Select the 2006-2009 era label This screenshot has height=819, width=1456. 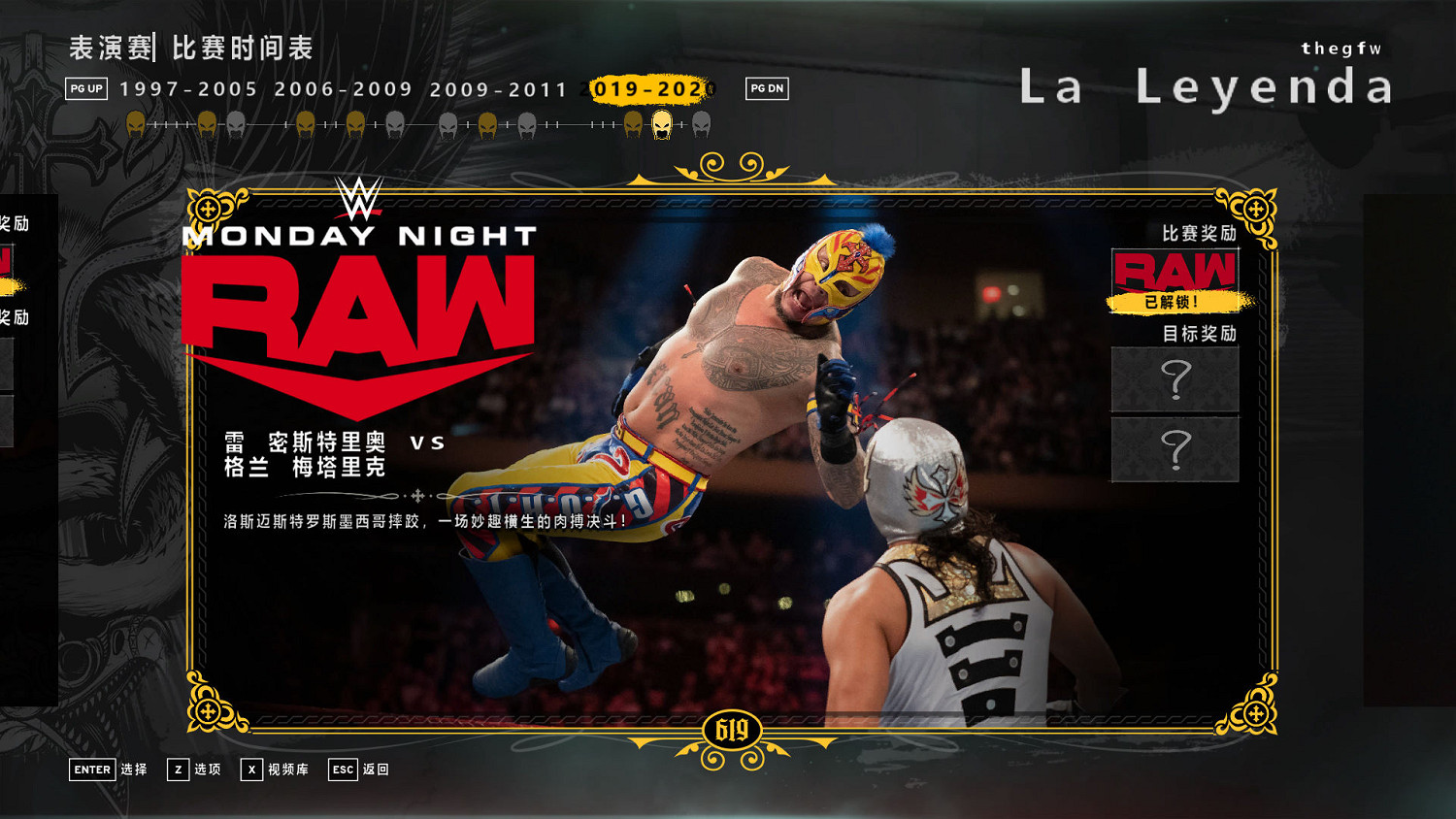coord(345,89)
